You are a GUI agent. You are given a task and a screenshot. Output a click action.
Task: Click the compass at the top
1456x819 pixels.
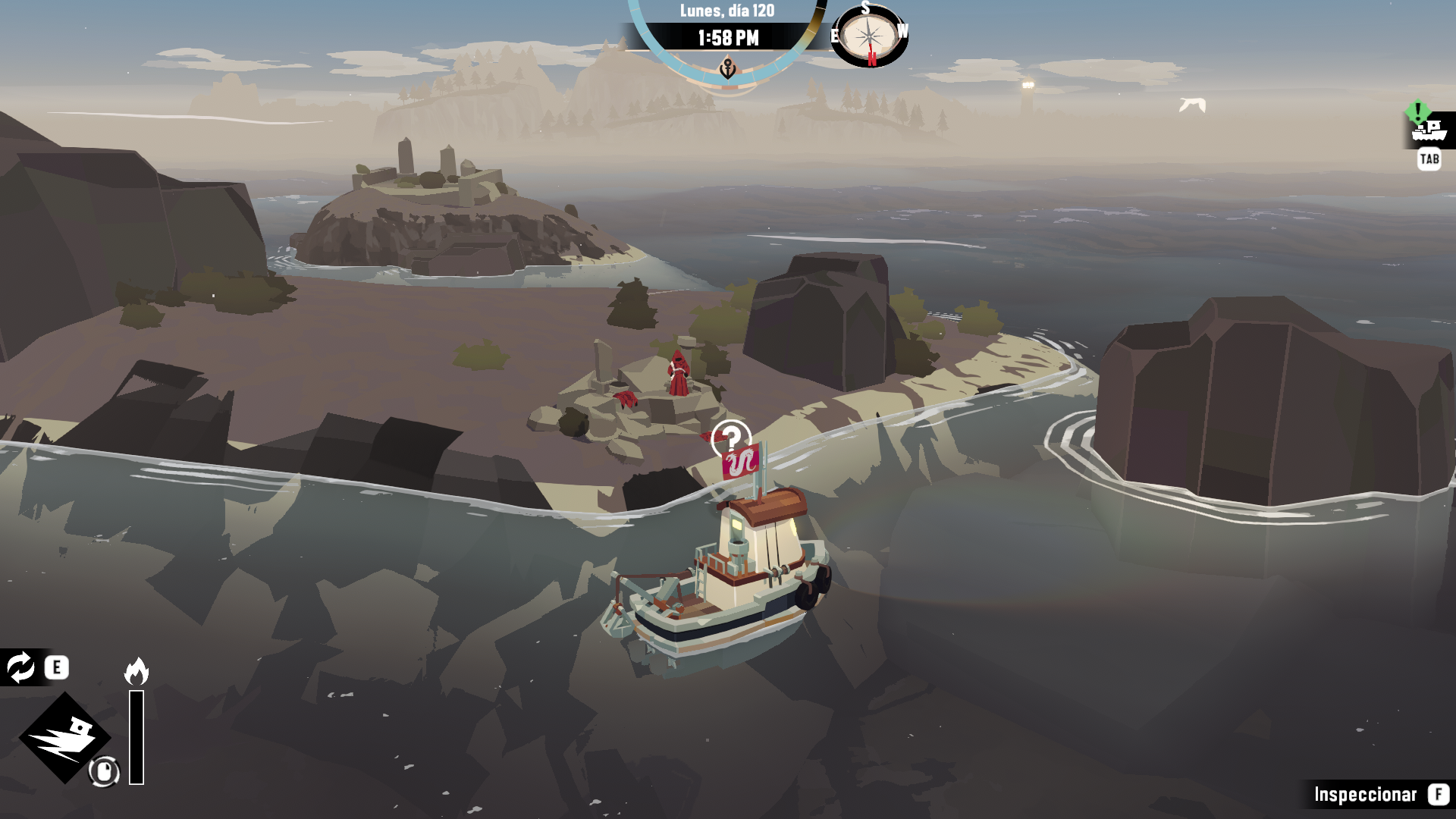(x=869, y=36)
